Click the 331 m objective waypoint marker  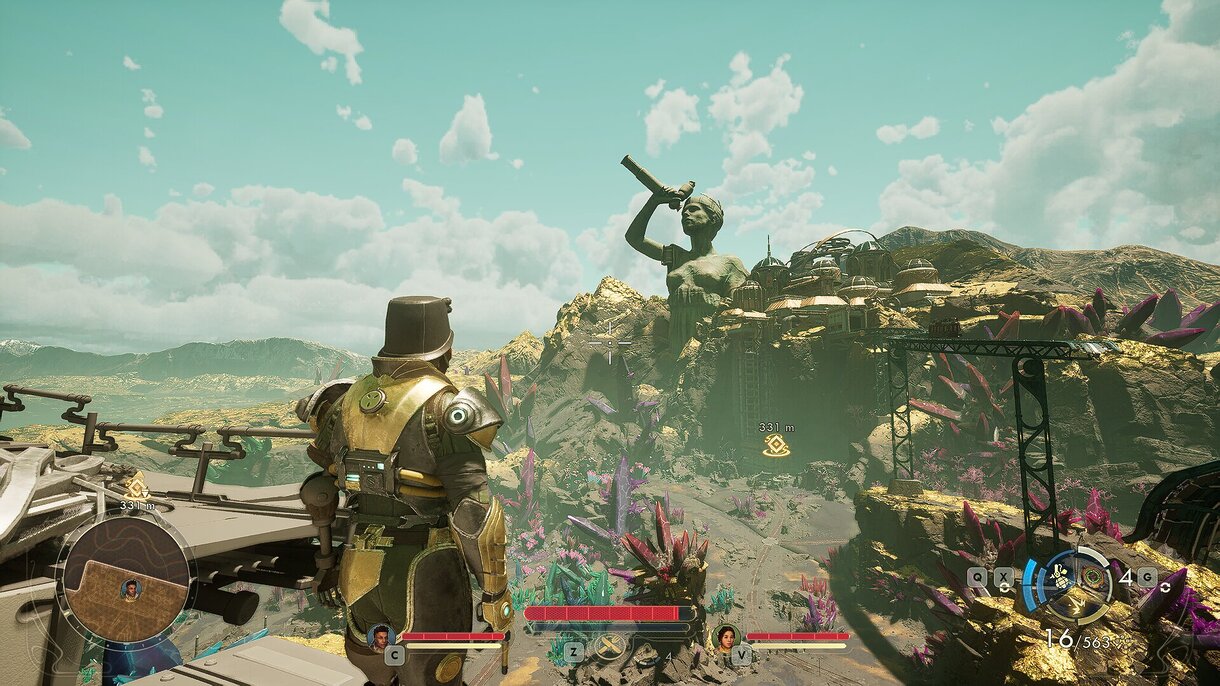click(x=776, y=445)
